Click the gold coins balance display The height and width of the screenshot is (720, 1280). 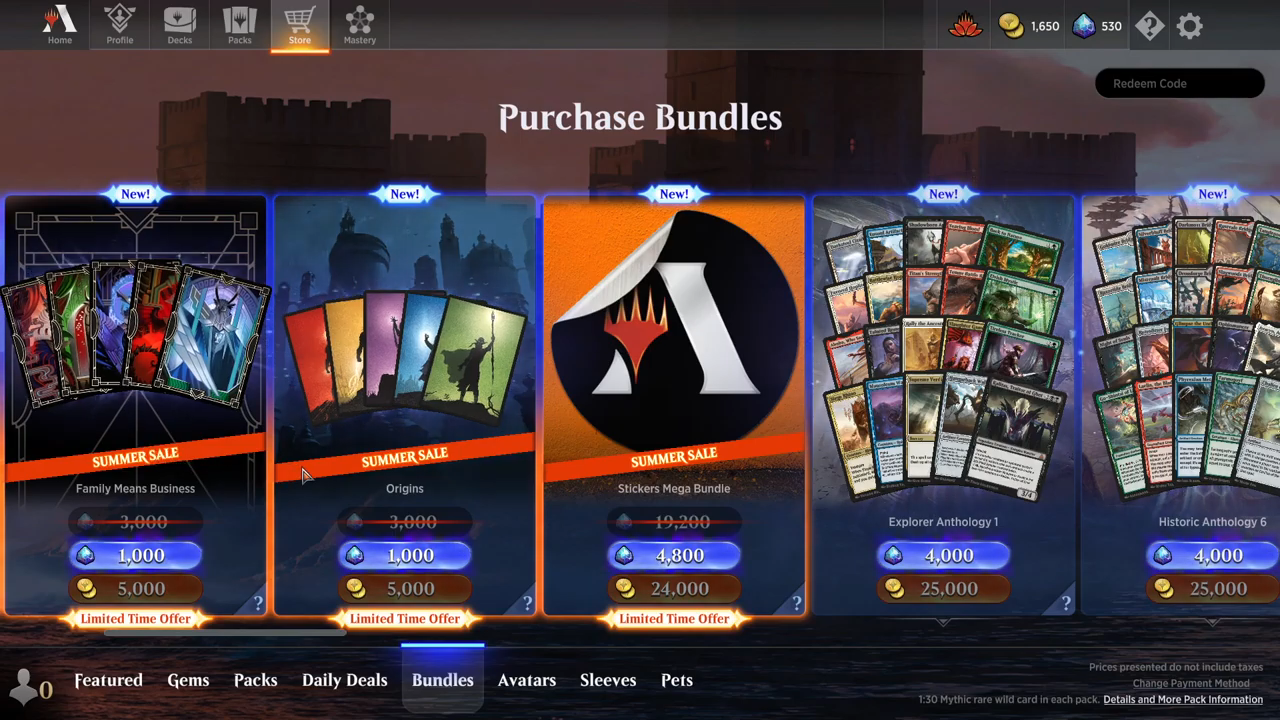pos(1028,27)
